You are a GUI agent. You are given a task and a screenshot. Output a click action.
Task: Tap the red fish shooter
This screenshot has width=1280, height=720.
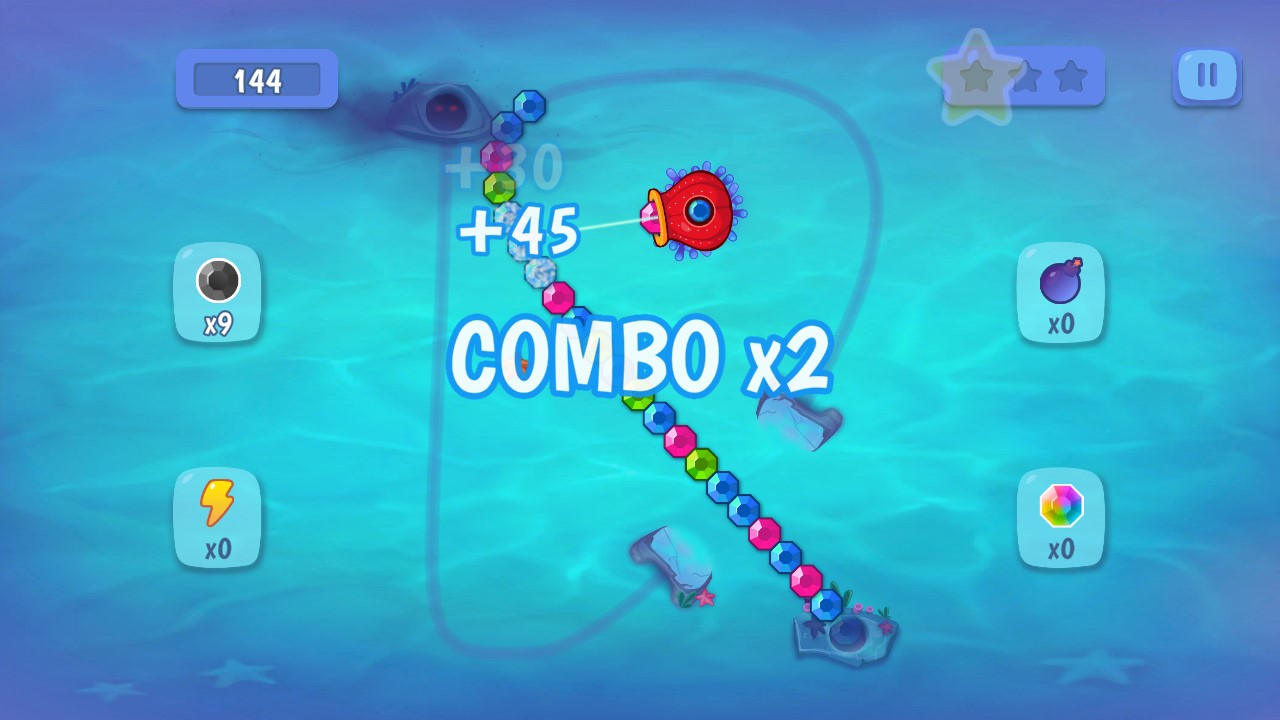point(697,211)
